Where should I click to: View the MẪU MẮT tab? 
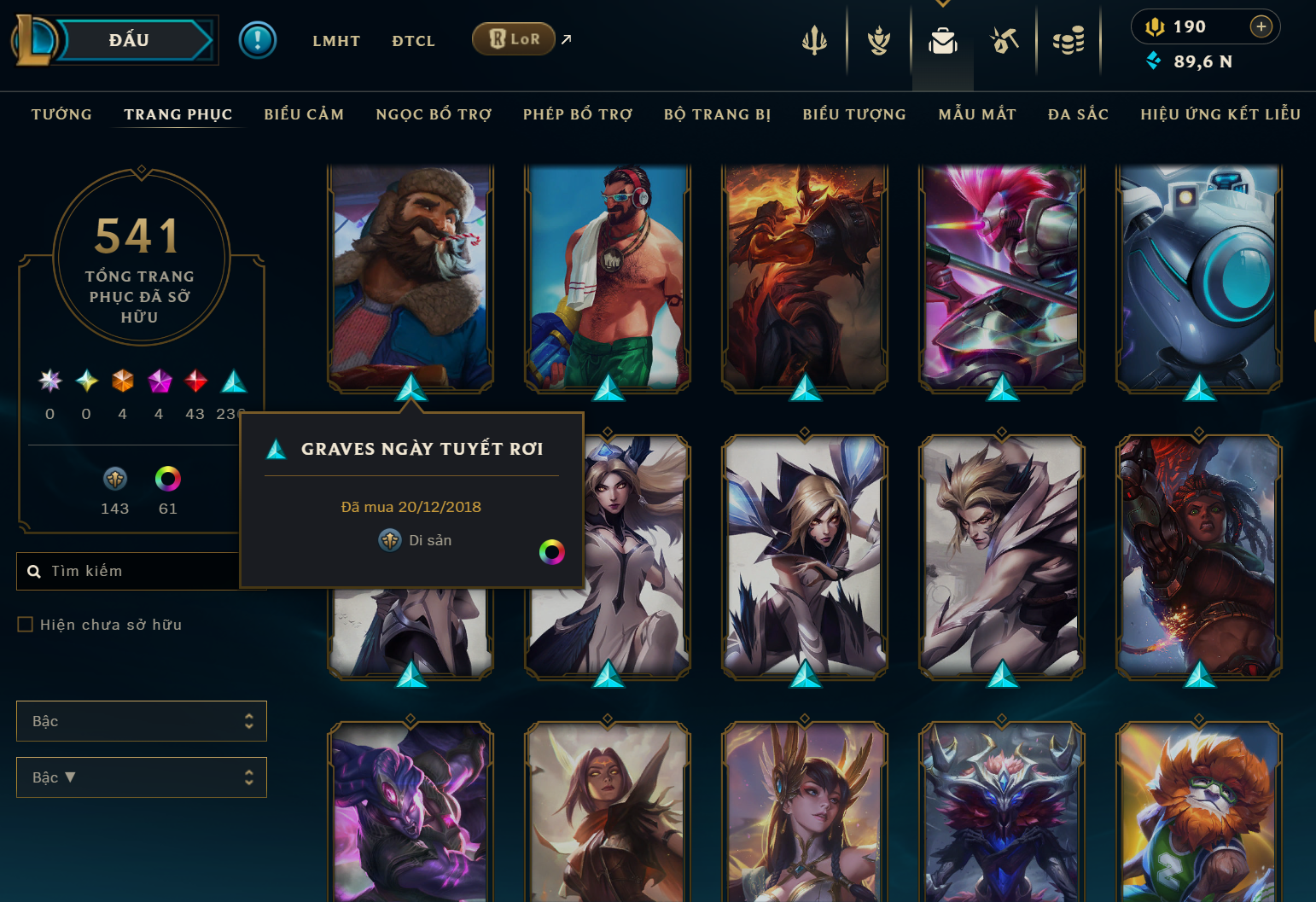[977, 114]
